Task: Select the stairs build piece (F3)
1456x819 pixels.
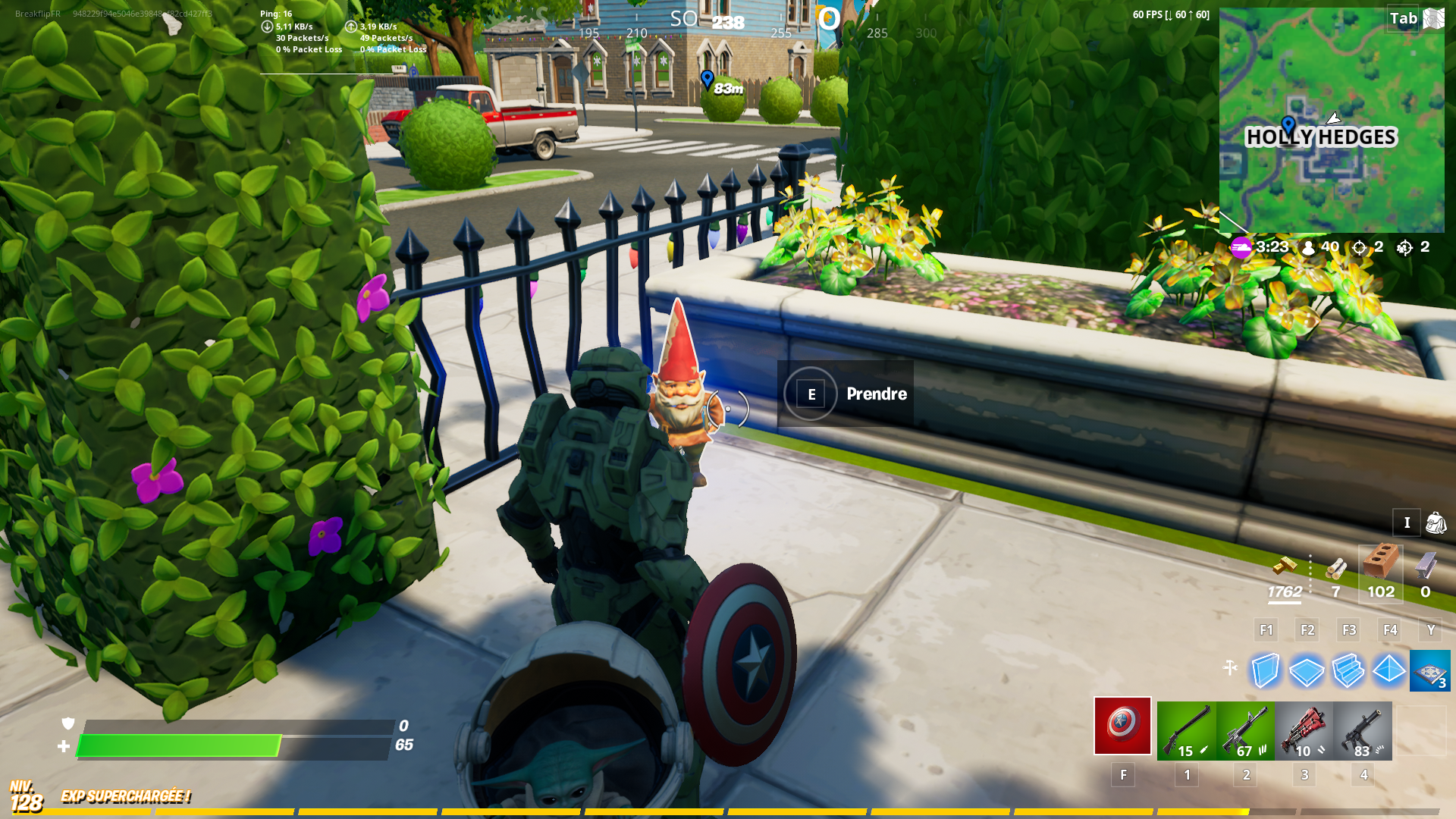Action: (x=1348, y=670)
